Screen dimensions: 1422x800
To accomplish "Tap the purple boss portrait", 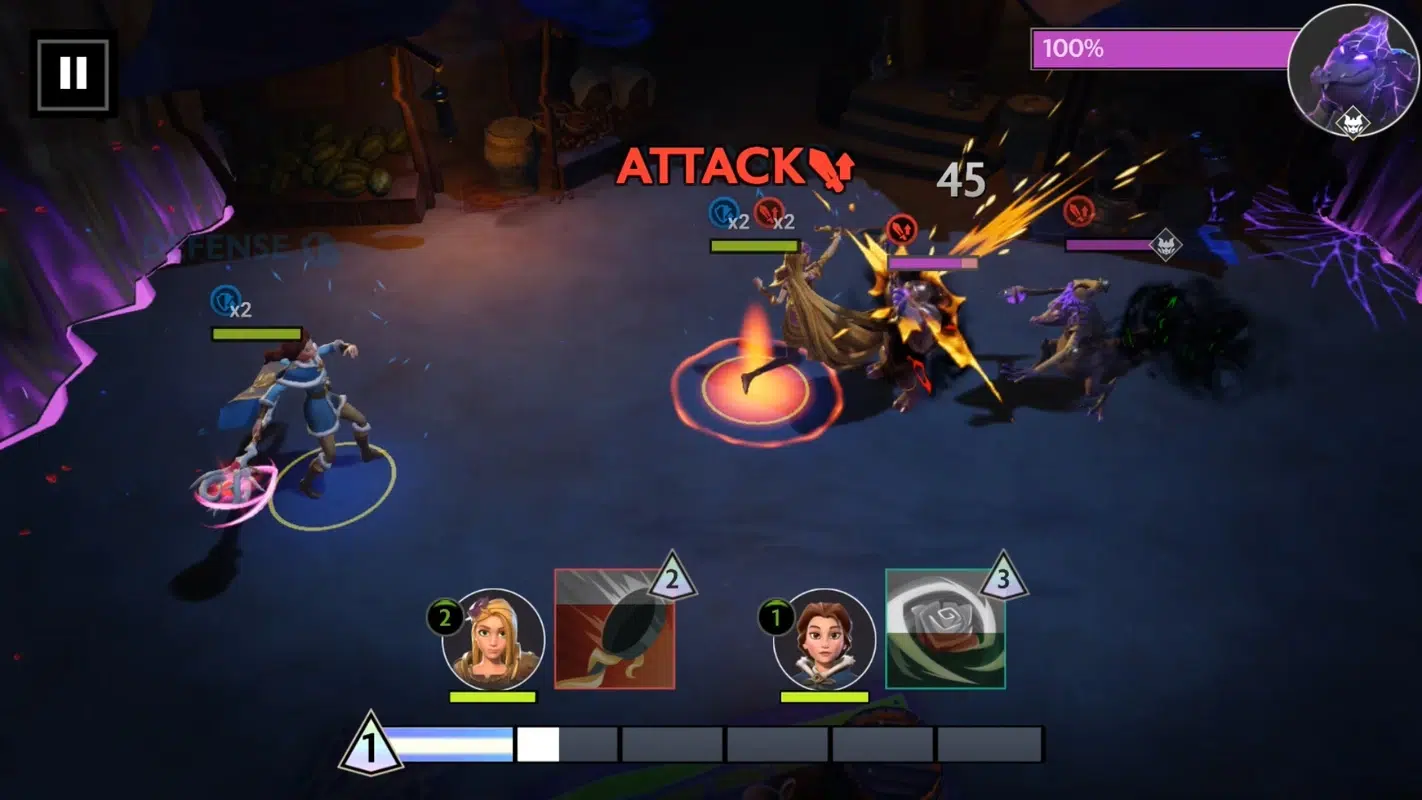I will coord(1353,69).
